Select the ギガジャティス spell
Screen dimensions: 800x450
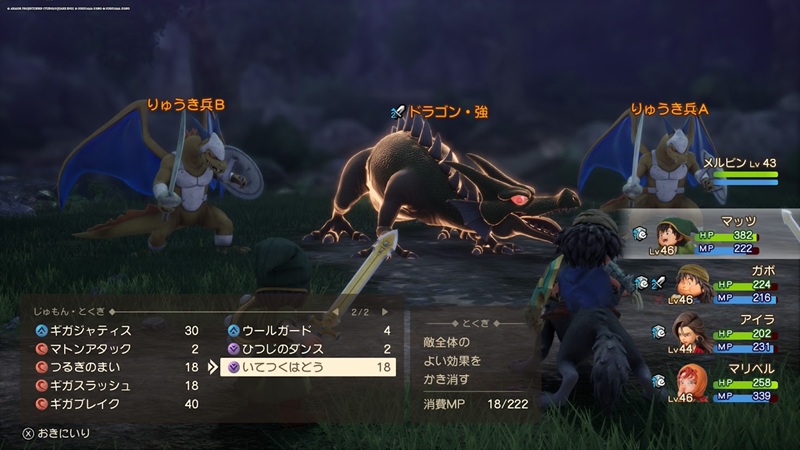pyautogui.click(x=110, y=330)
